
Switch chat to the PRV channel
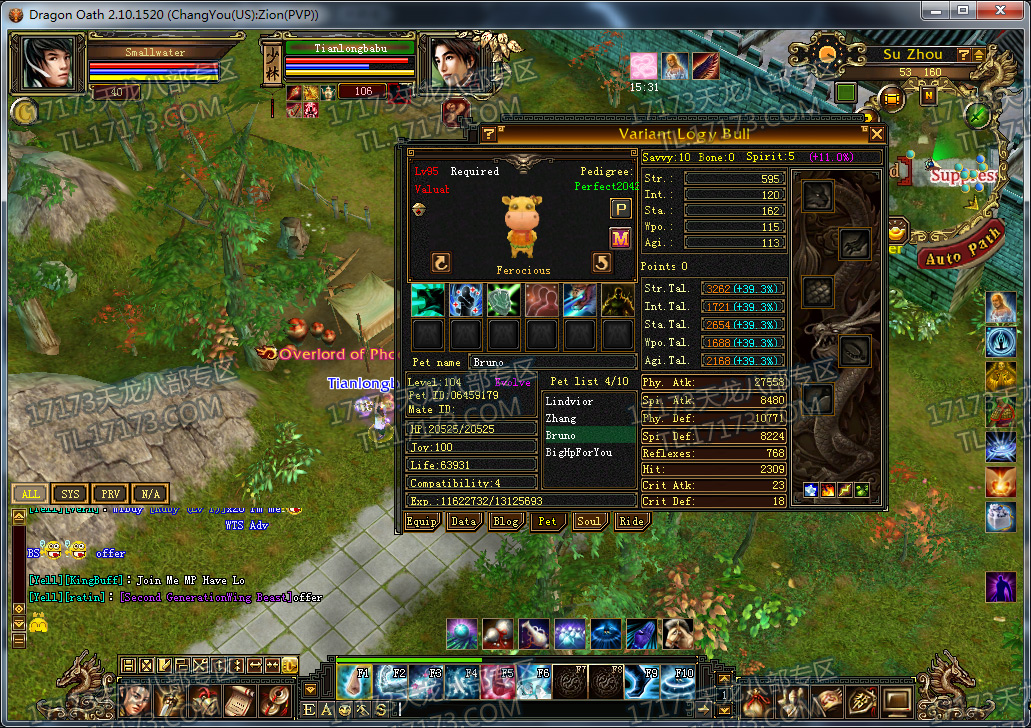coord(109,494)
